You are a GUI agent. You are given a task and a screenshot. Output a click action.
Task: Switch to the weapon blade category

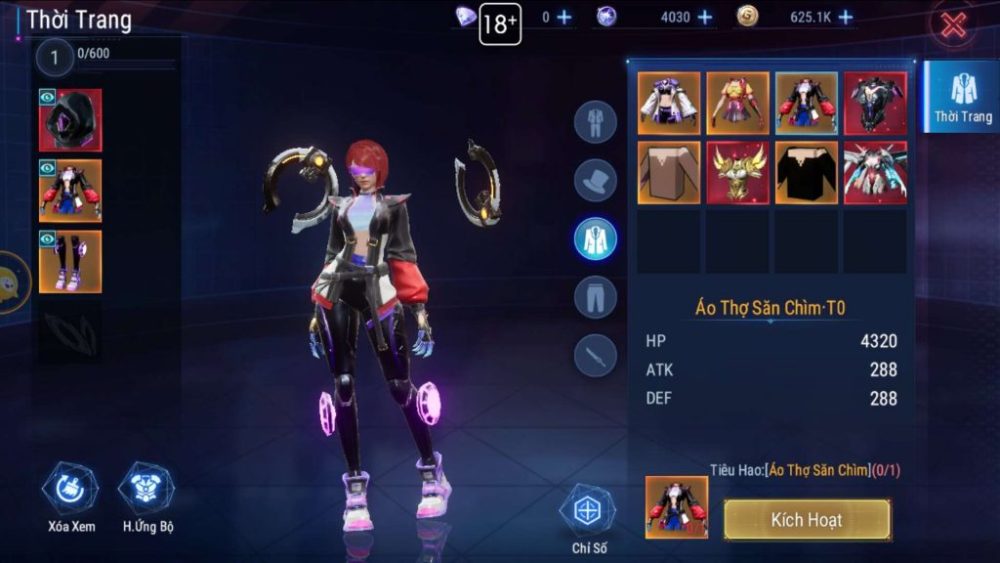pyautogui.click(x=595, y=355)
